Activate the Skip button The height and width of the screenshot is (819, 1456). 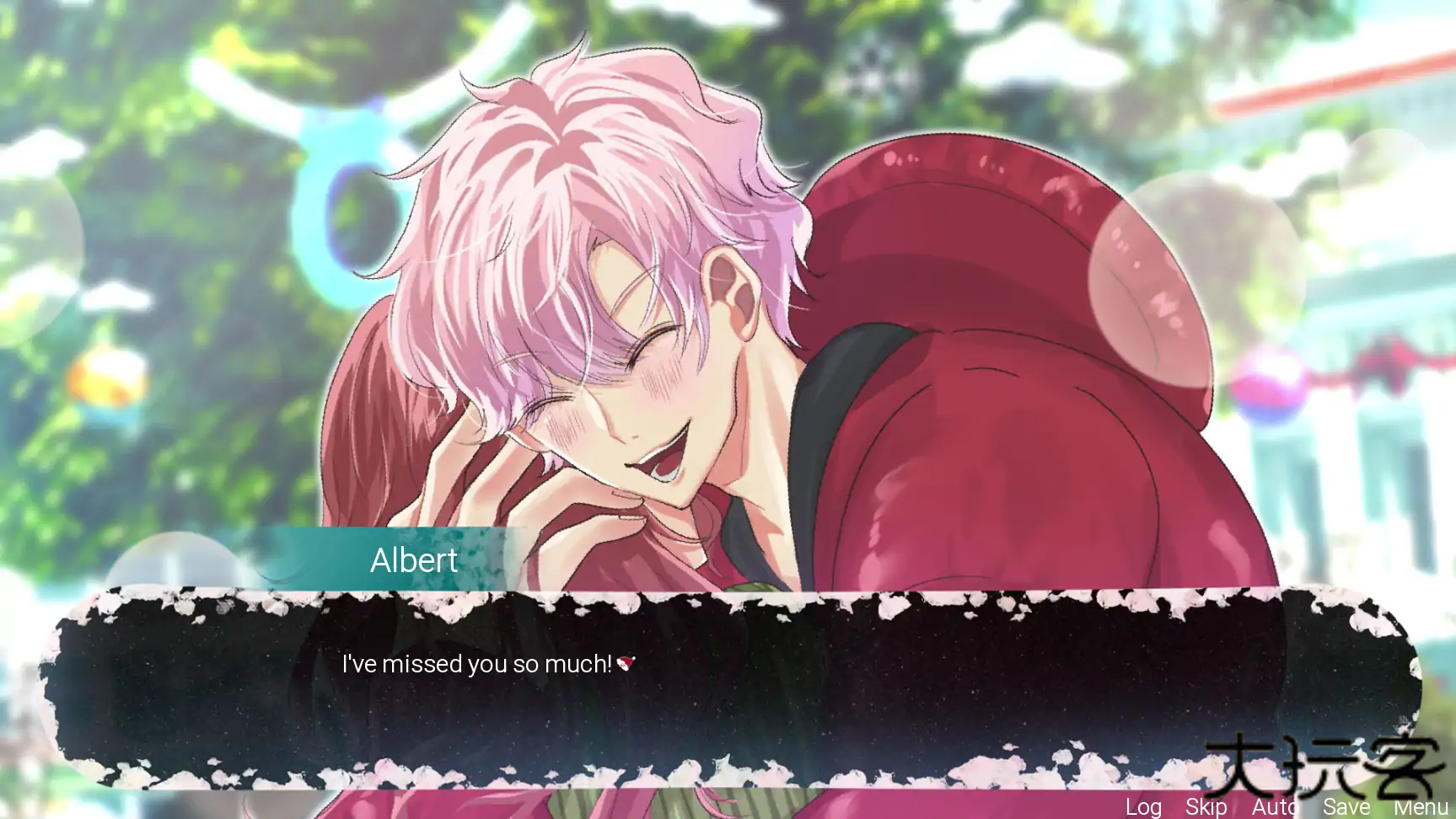(1206, 807)
